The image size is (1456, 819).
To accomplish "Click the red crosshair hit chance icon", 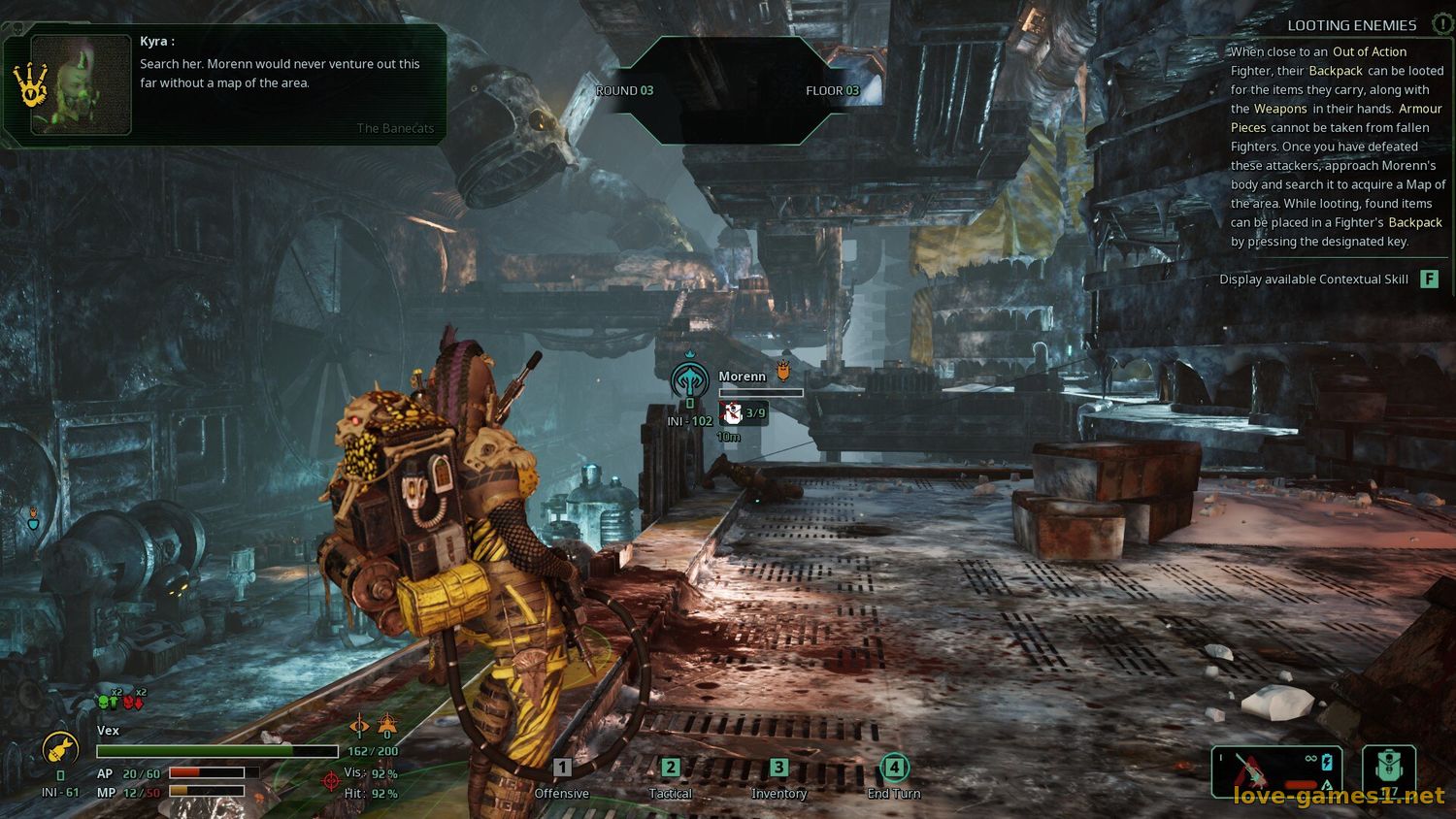I will click(x=331, y=780).
